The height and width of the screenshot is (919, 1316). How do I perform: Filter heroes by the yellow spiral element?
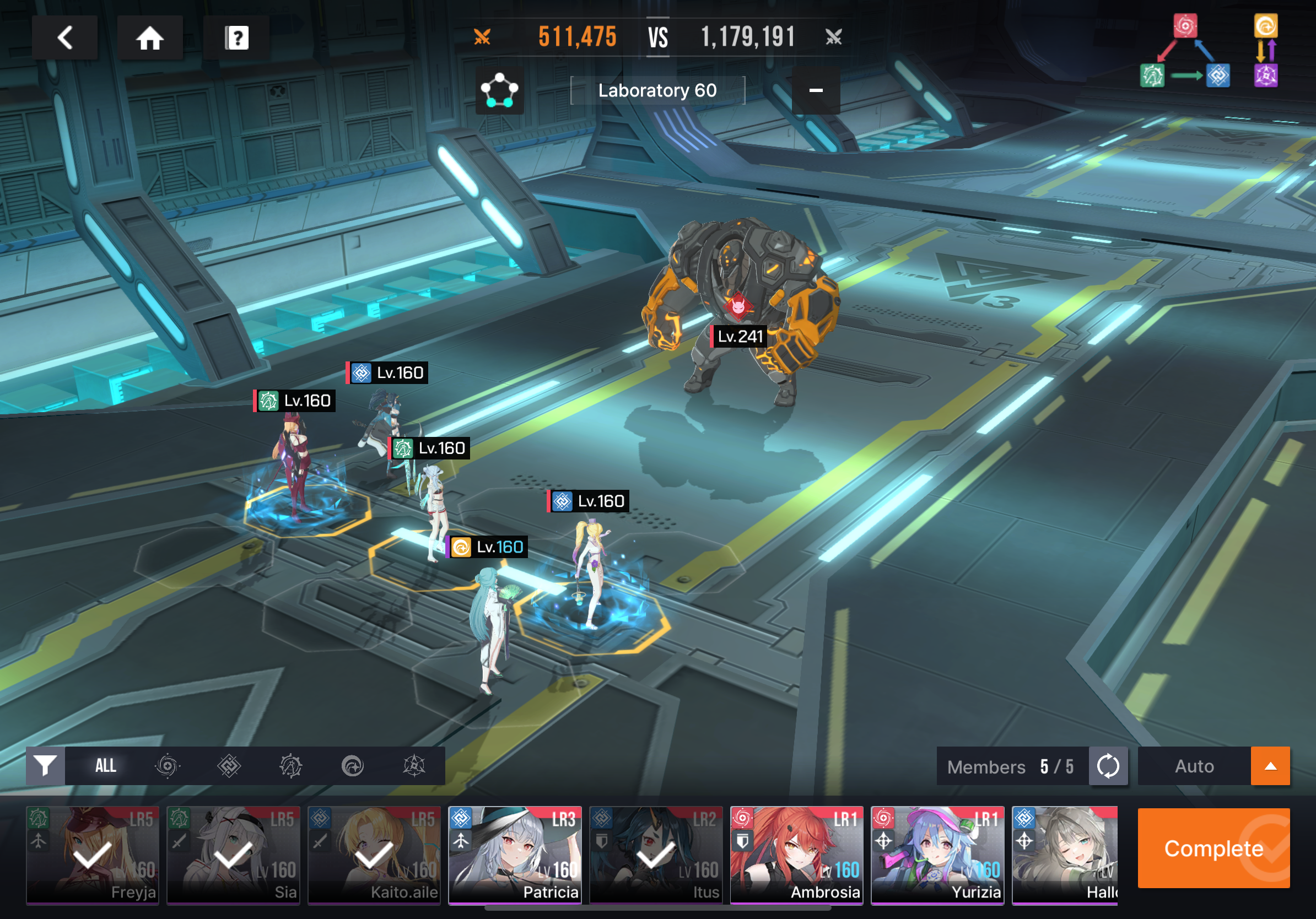coord(353,765)
